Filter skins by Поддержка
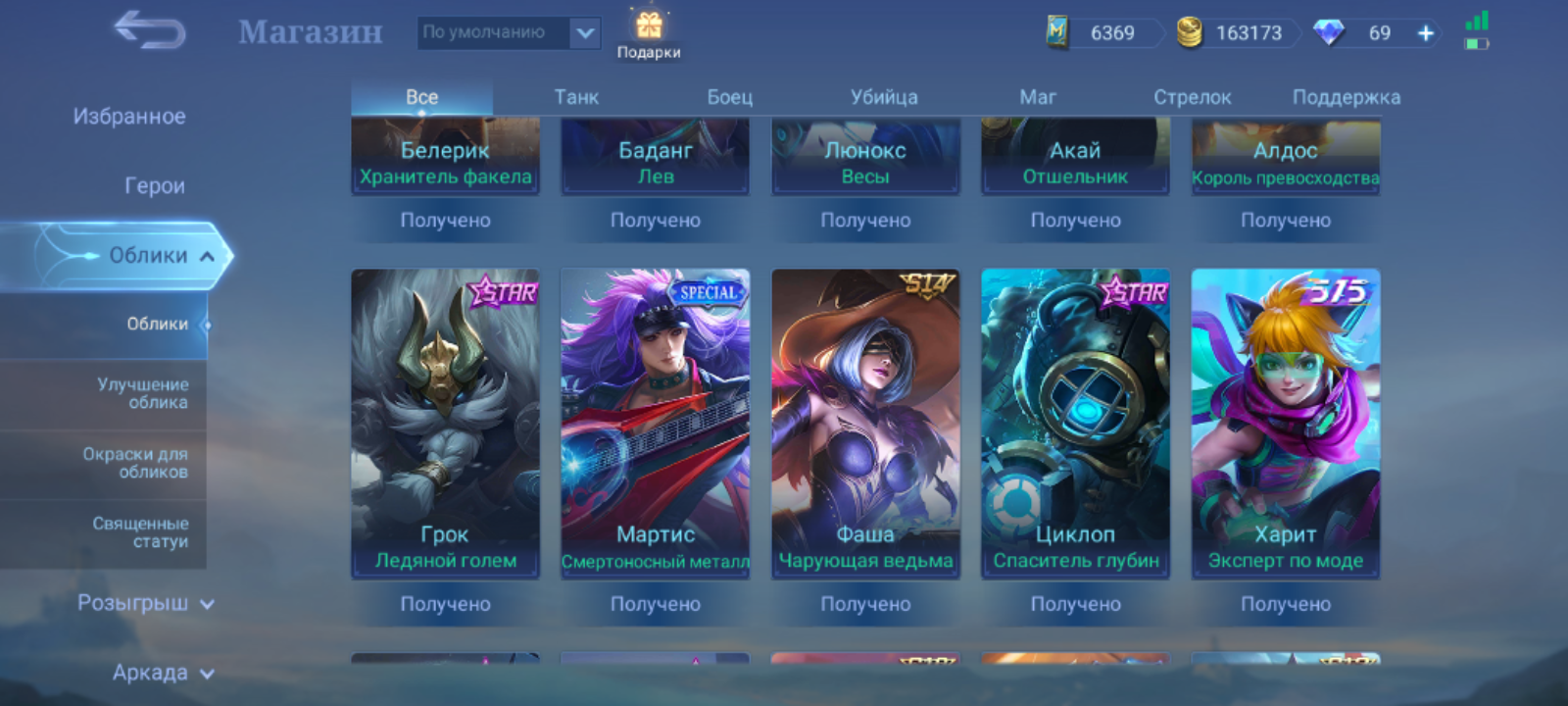Screen dimensions: 1568x706 [x=1346, y=97]
